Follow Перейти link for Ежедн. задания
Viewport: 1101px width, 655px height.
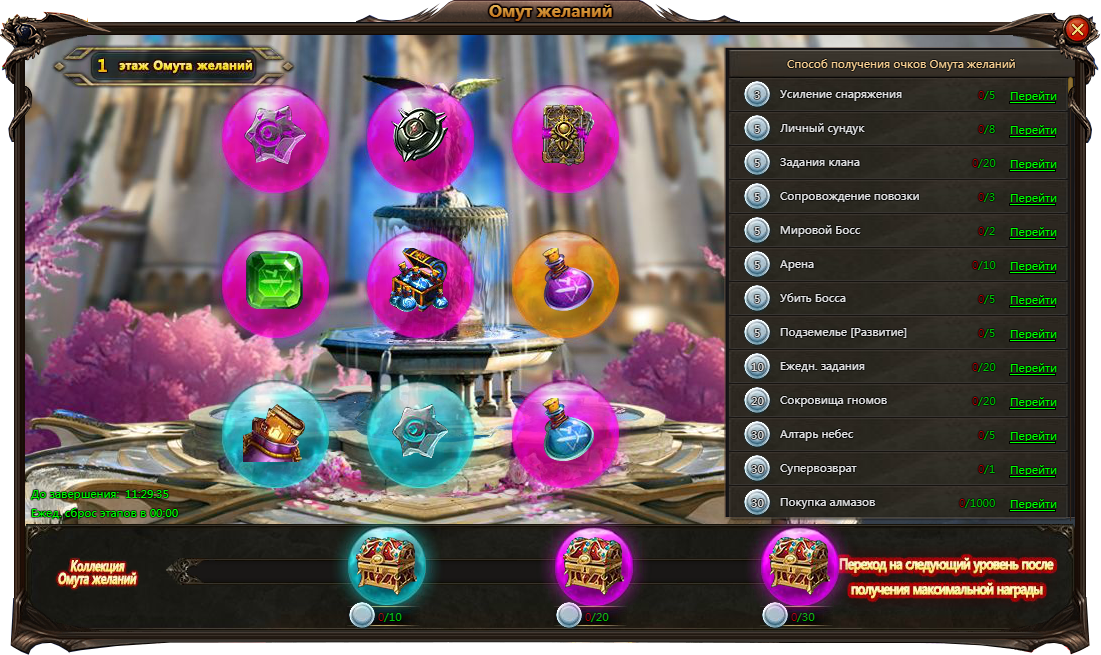pyautogui.click(x=1033, y=369)
